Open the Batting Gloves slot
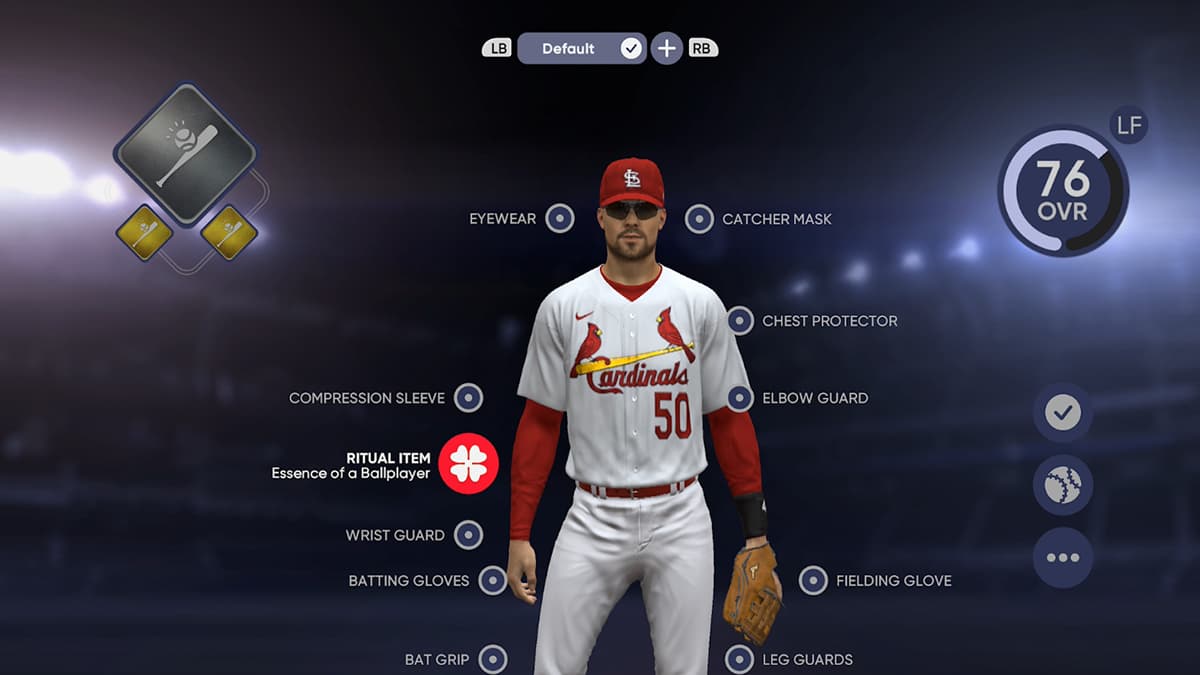 [x=493, y=580]
